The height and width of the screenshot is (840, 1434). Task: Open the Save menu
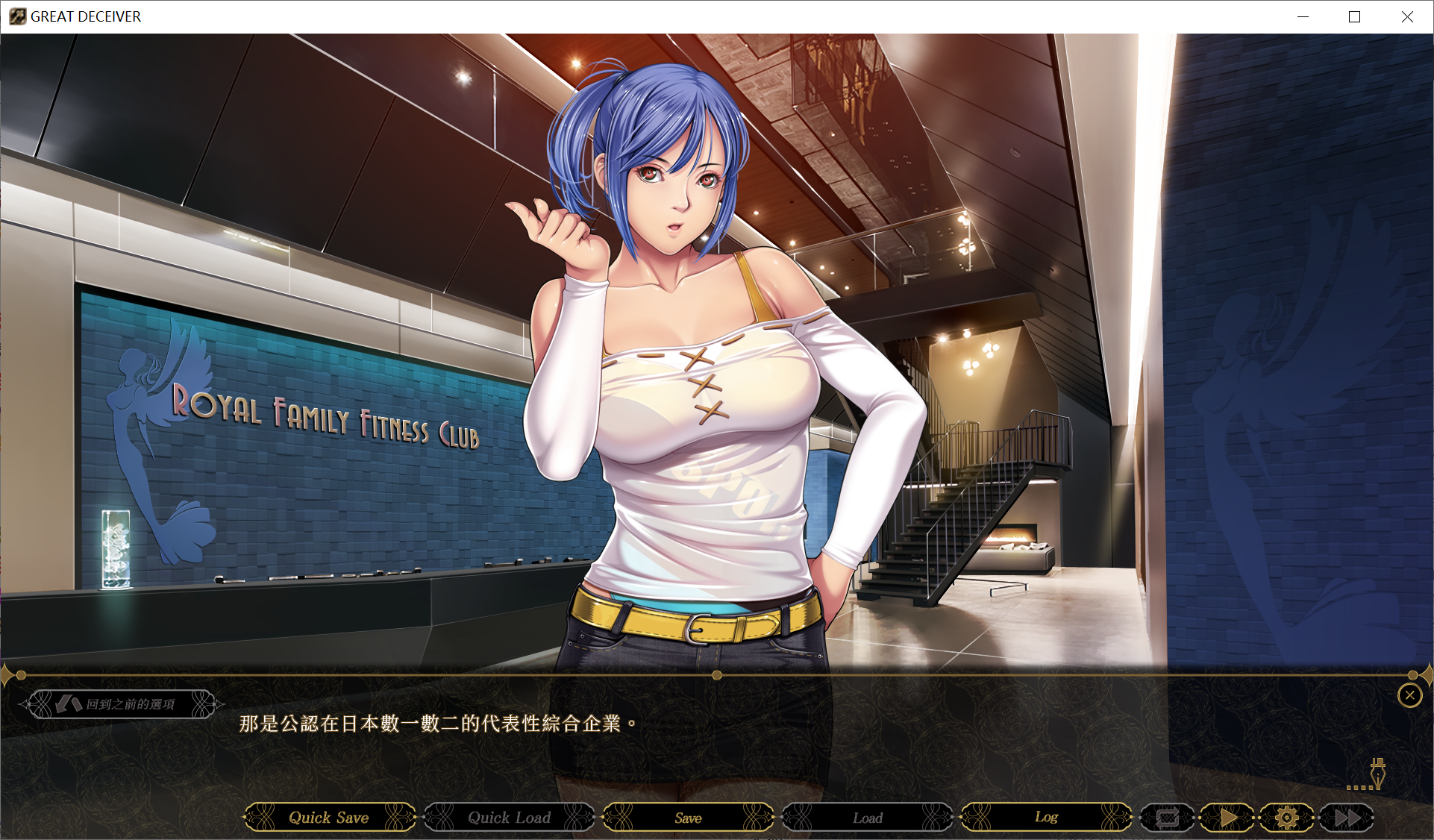688,818
